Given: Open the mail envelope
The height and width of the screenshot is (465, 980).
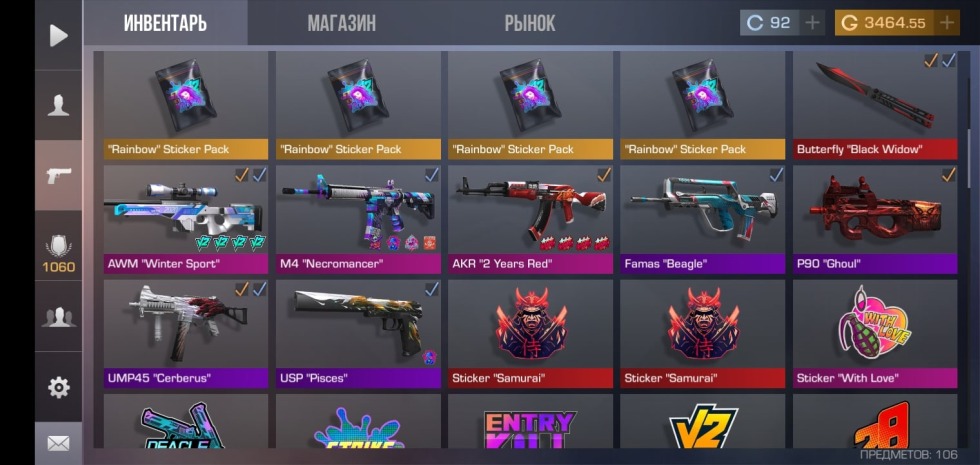Looking at the screenshot, I should 59,443.
